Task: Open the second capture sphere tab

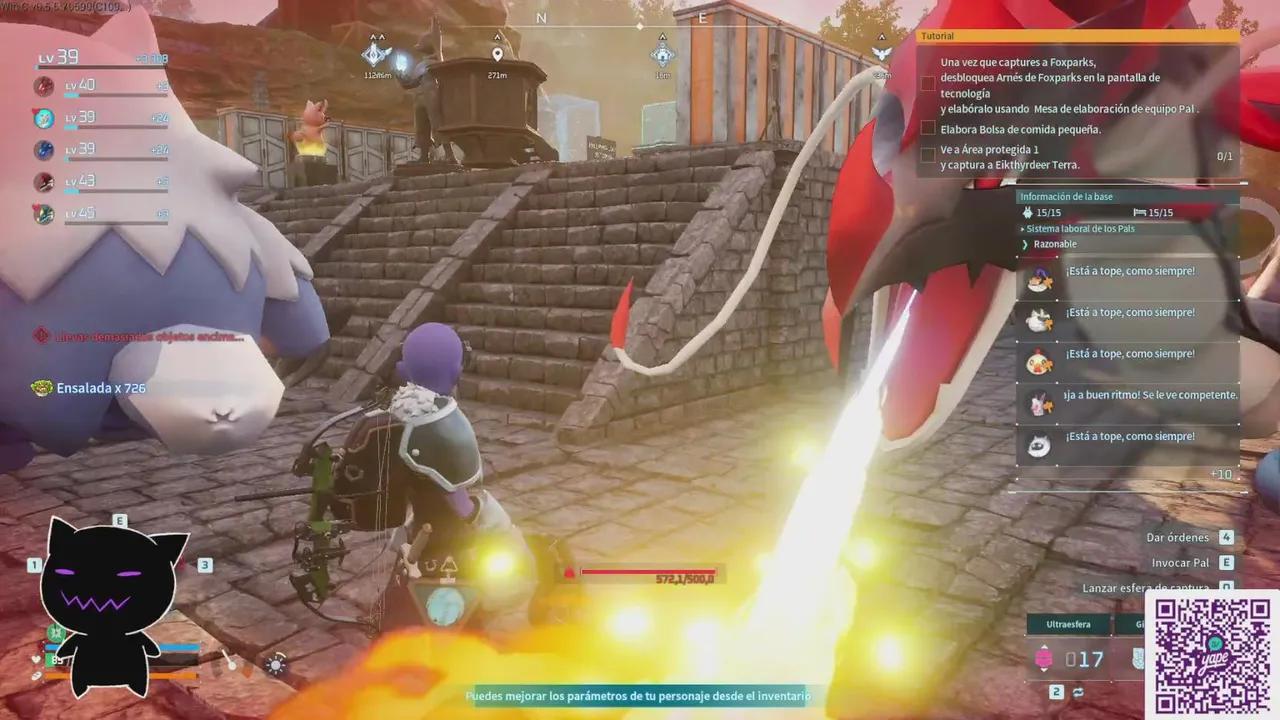Action: pos(1140,624)
